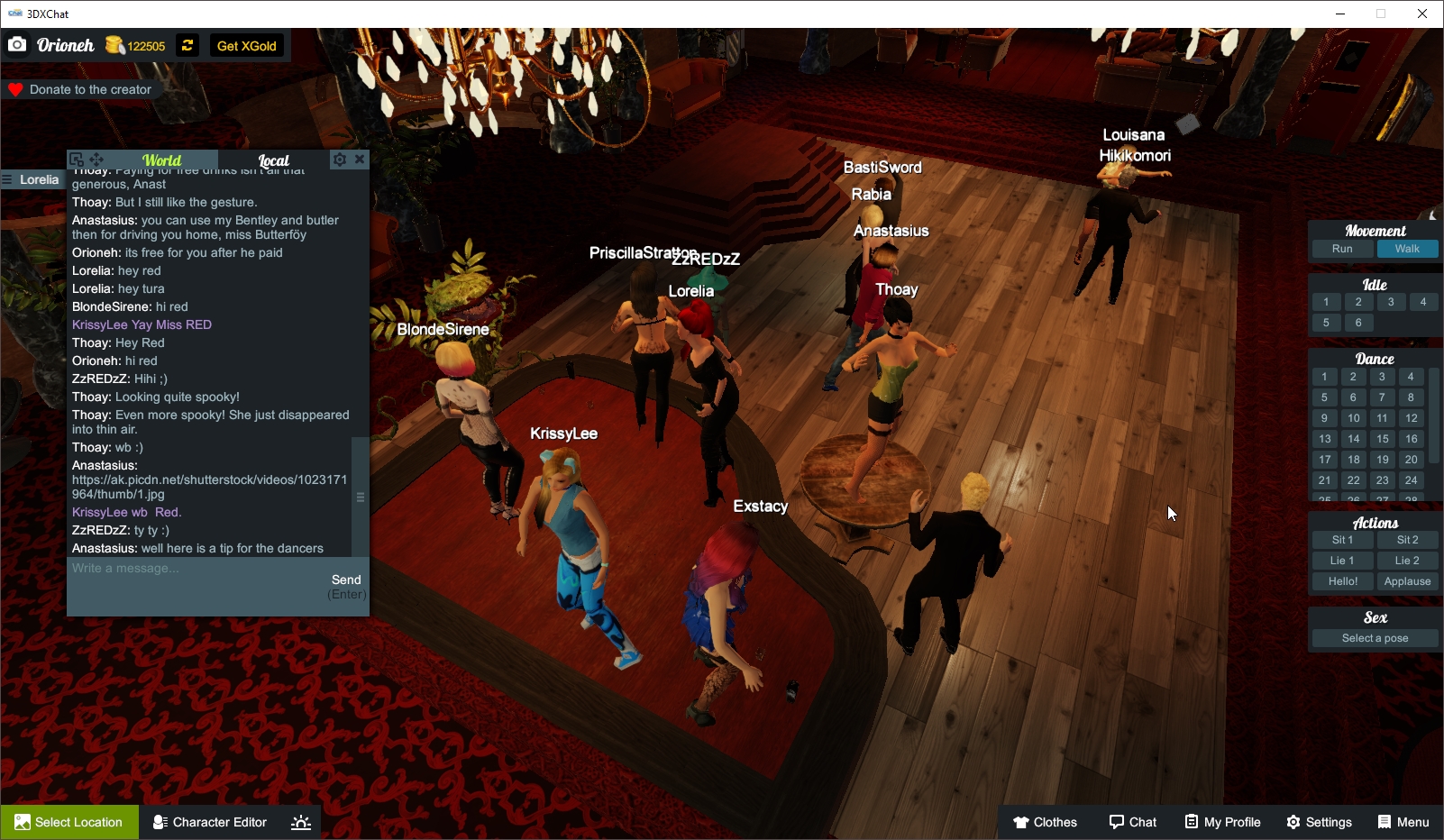Open the chat window settings gear
Image resolution: width=1444 pixels, height=840 pixels.
tap(339, 160)
